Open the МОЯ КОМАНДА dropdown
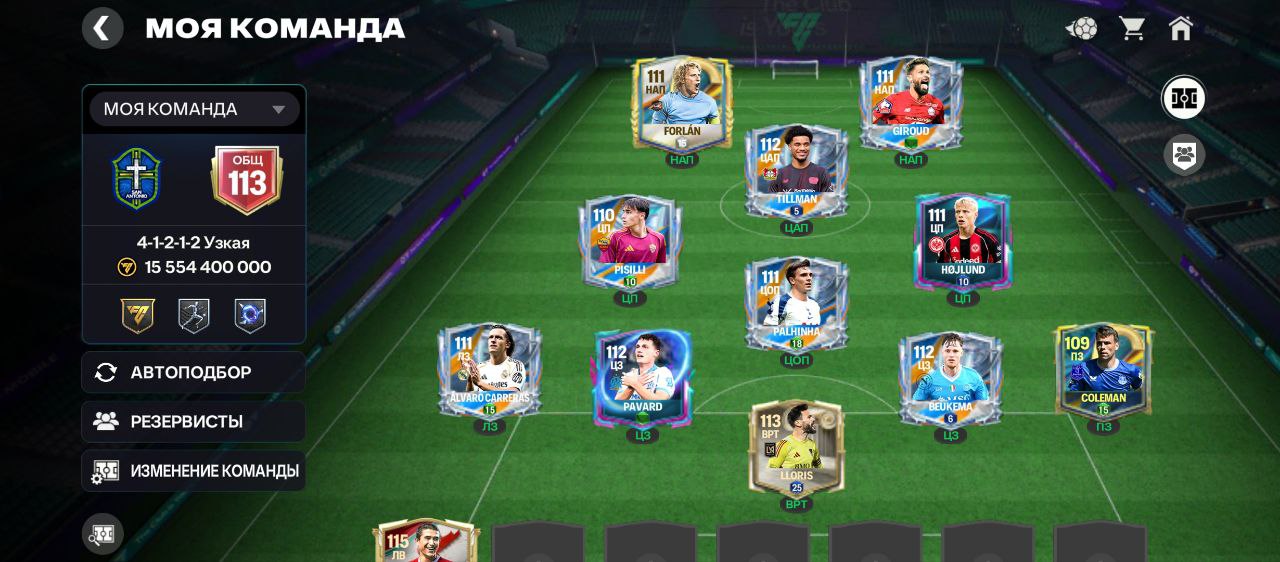Screen dimensions: 1280x562 (x=194, y=109)
